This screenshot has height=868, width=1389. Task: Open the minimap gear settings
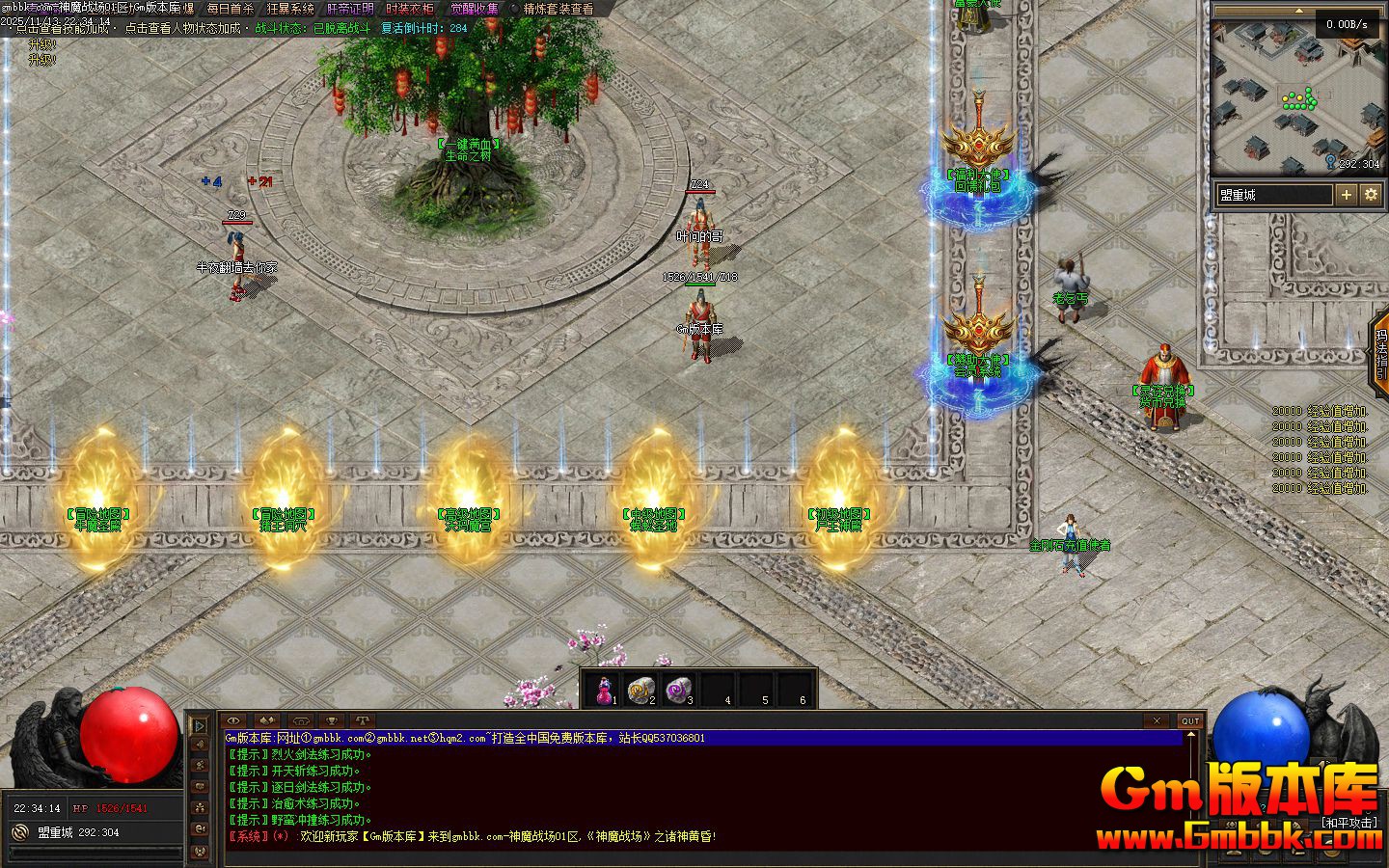pyautogui.click(x=1371, y=195)
